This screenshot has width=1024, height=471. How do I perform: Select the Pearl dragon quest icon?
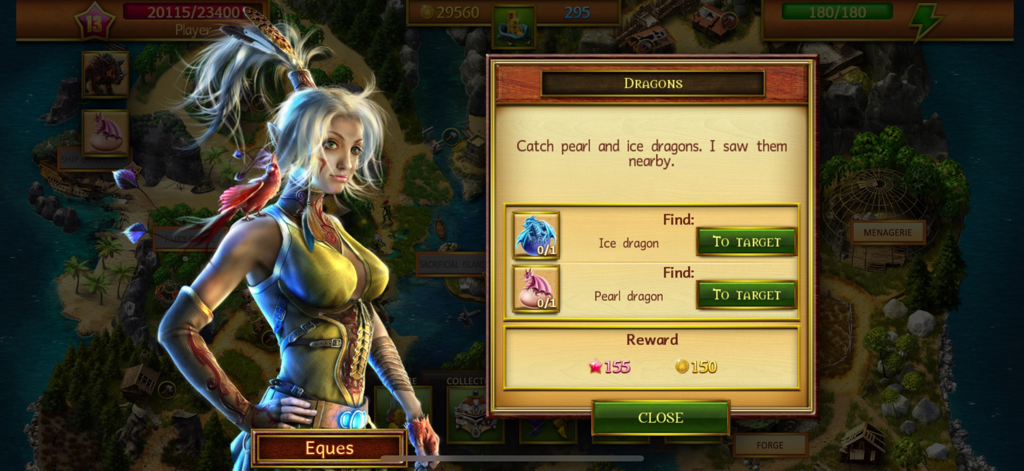point(536,289)
